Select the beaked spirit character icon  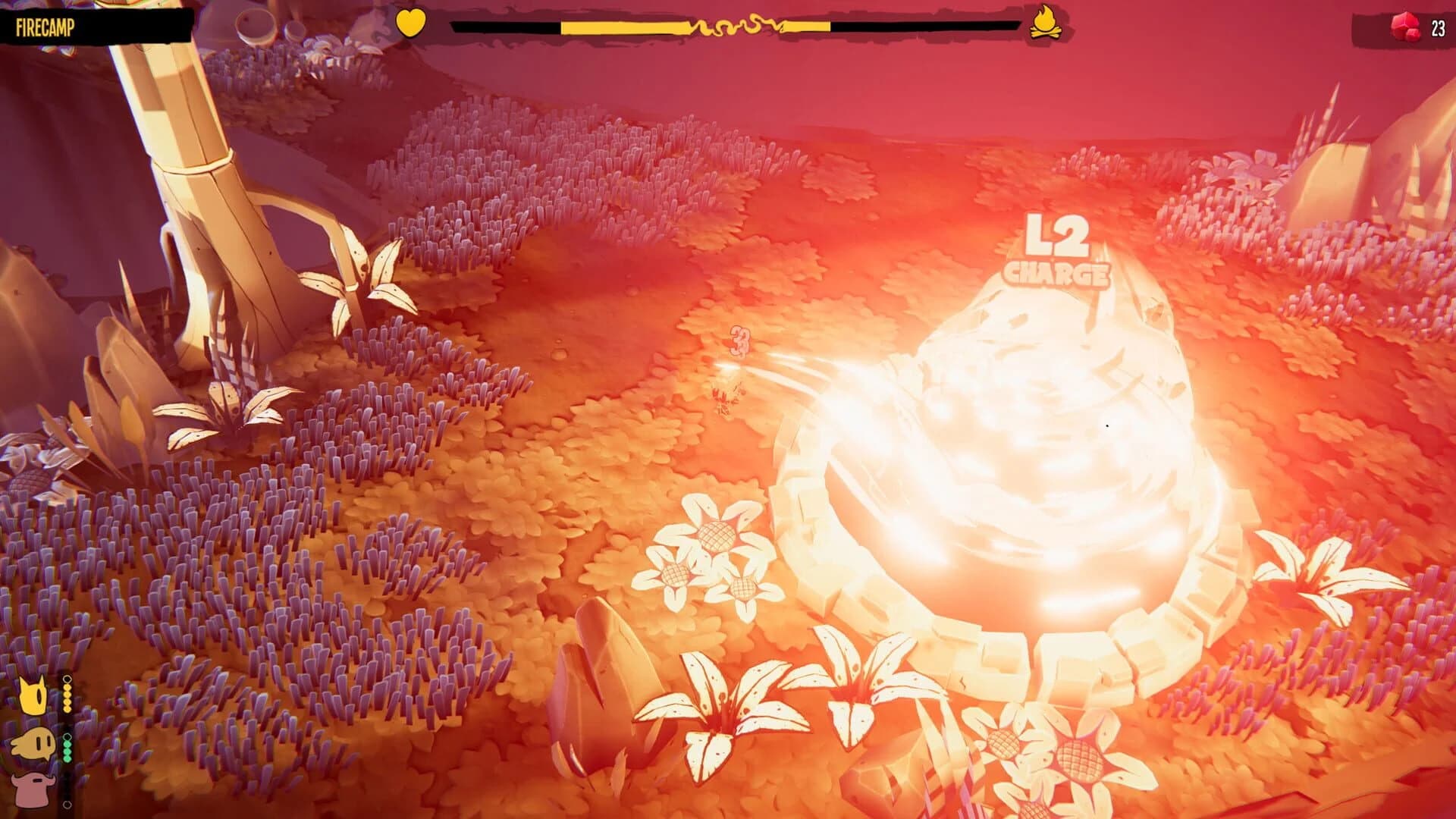33,743
